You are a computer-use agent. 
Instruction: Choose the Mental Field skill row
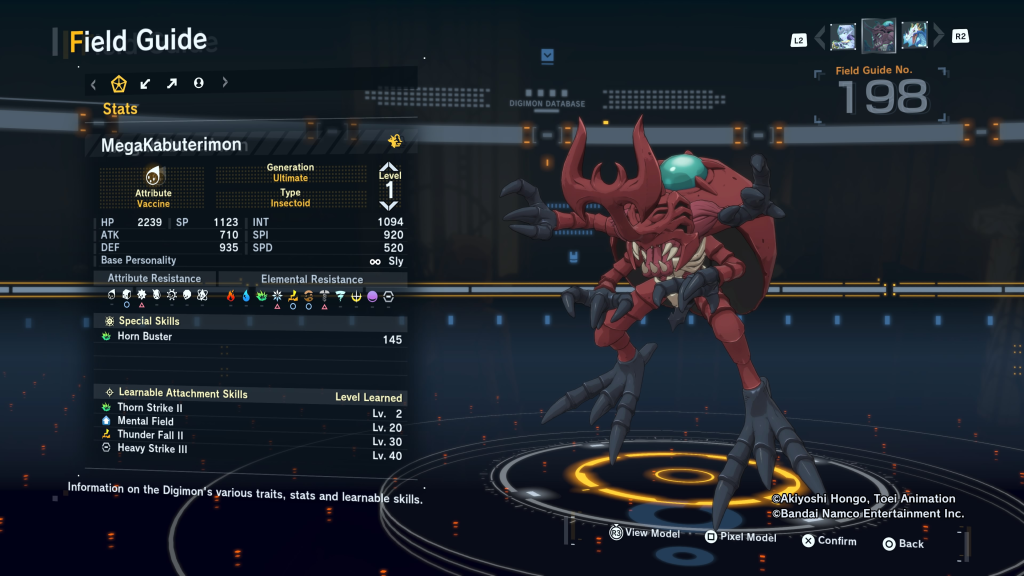250,422
